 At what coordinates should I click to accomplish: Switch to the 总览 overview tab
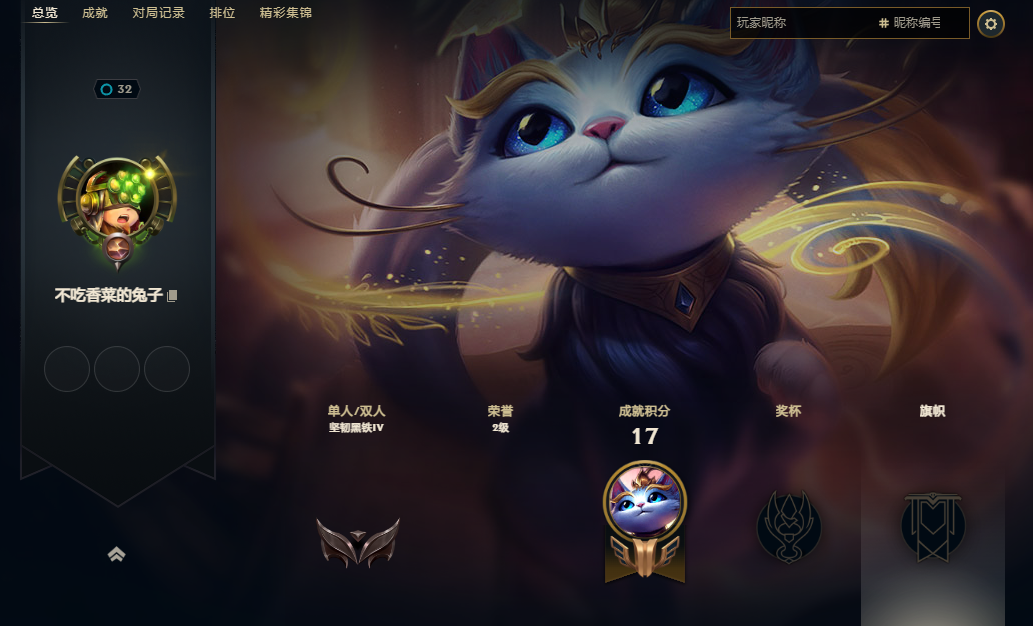click(x=44, y=13)
